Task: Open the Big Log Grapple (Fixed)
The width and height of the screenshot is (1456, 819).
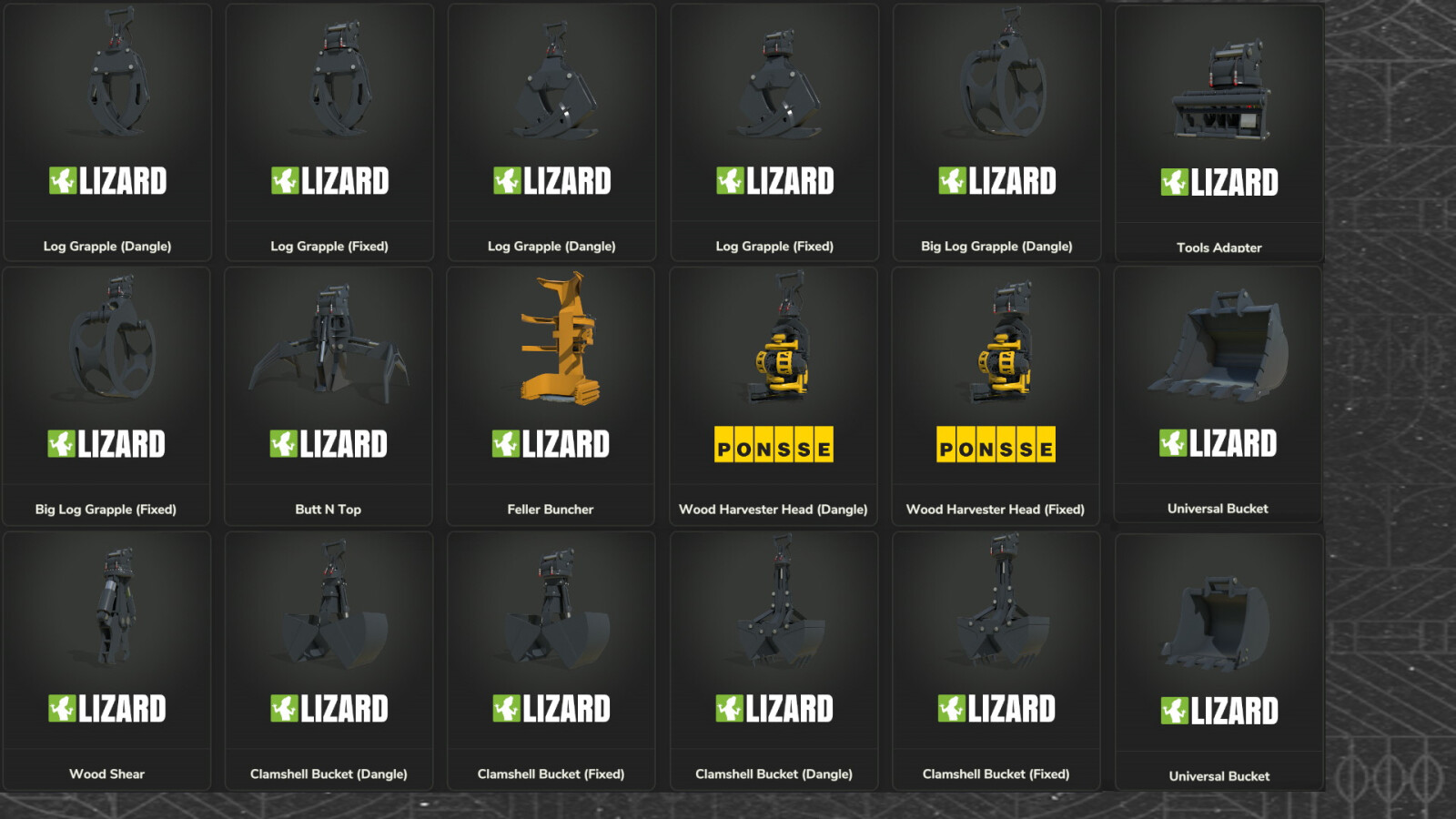Action: 107,382
